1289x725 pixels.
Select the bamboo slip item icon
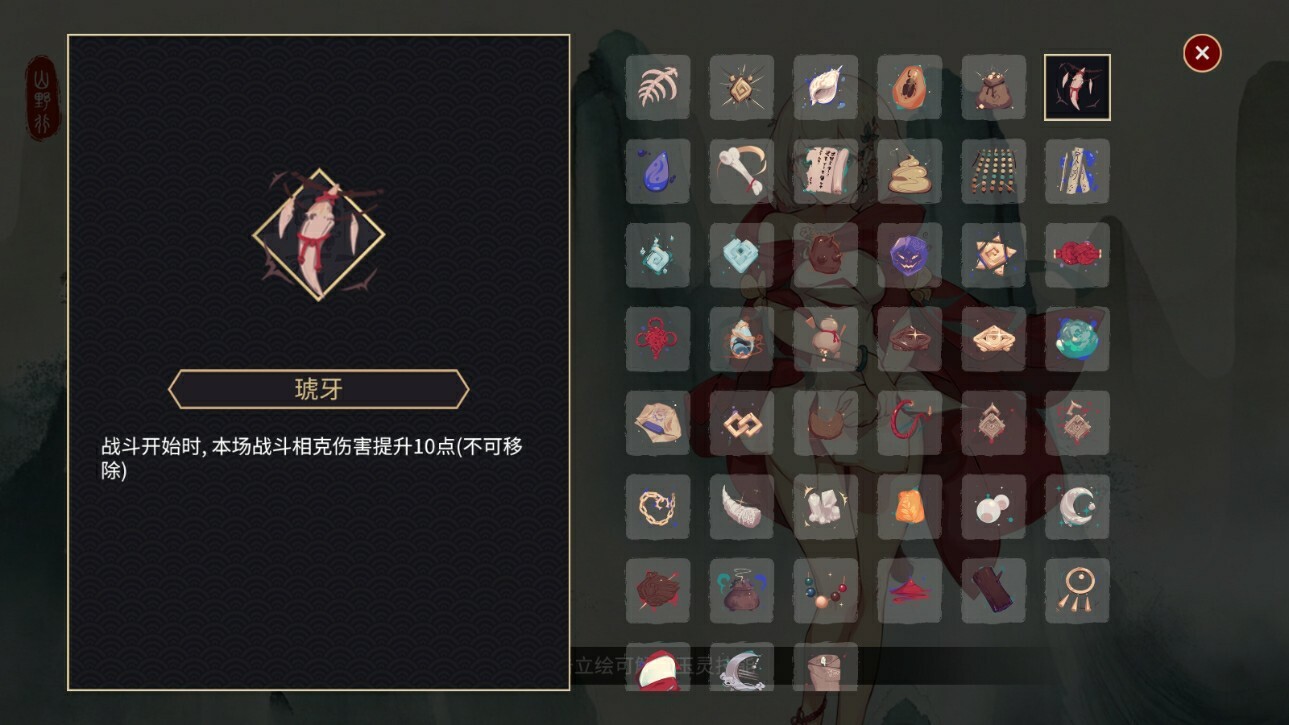1078,171
